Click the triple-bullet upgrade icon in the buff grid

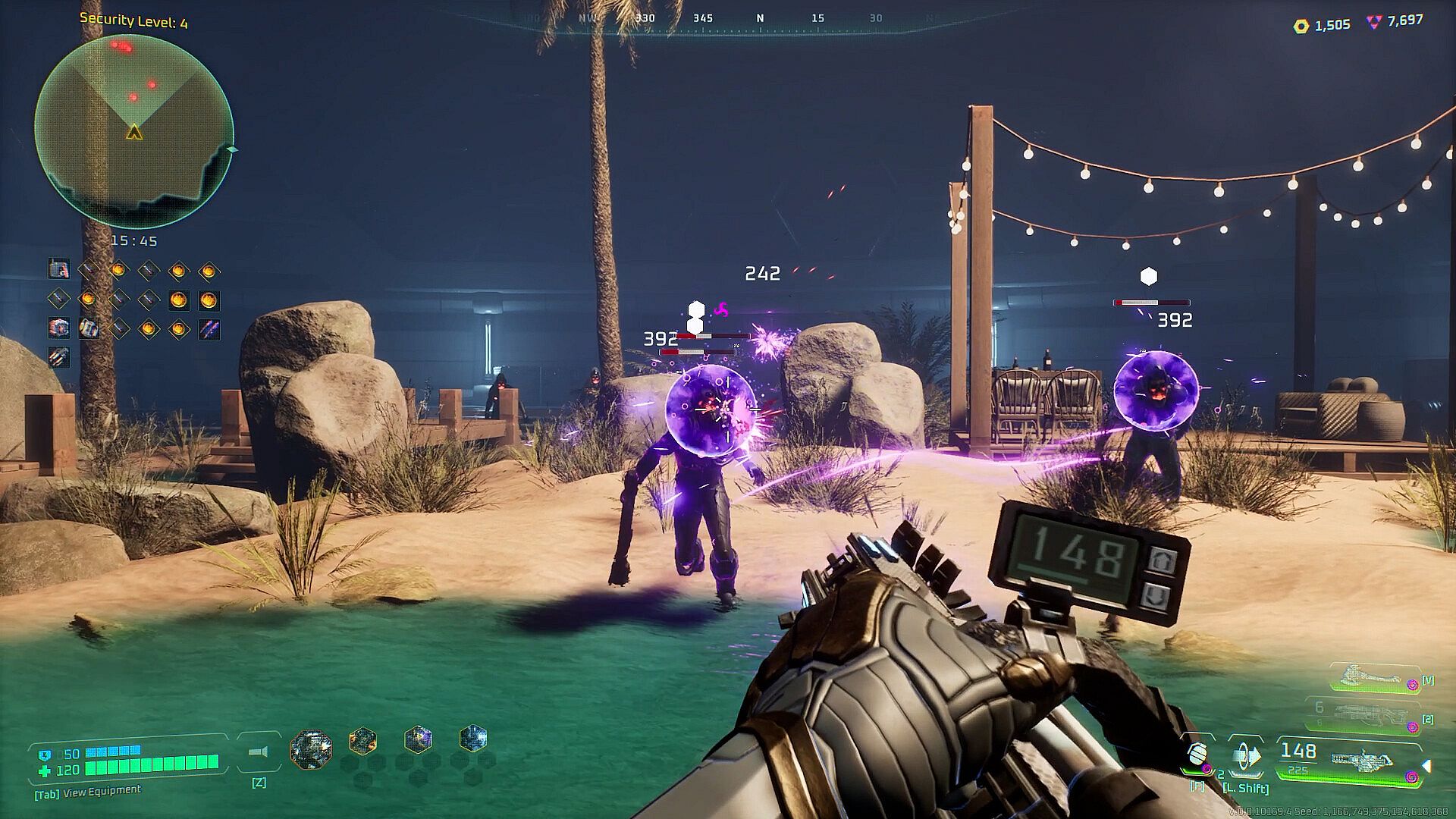58,357
